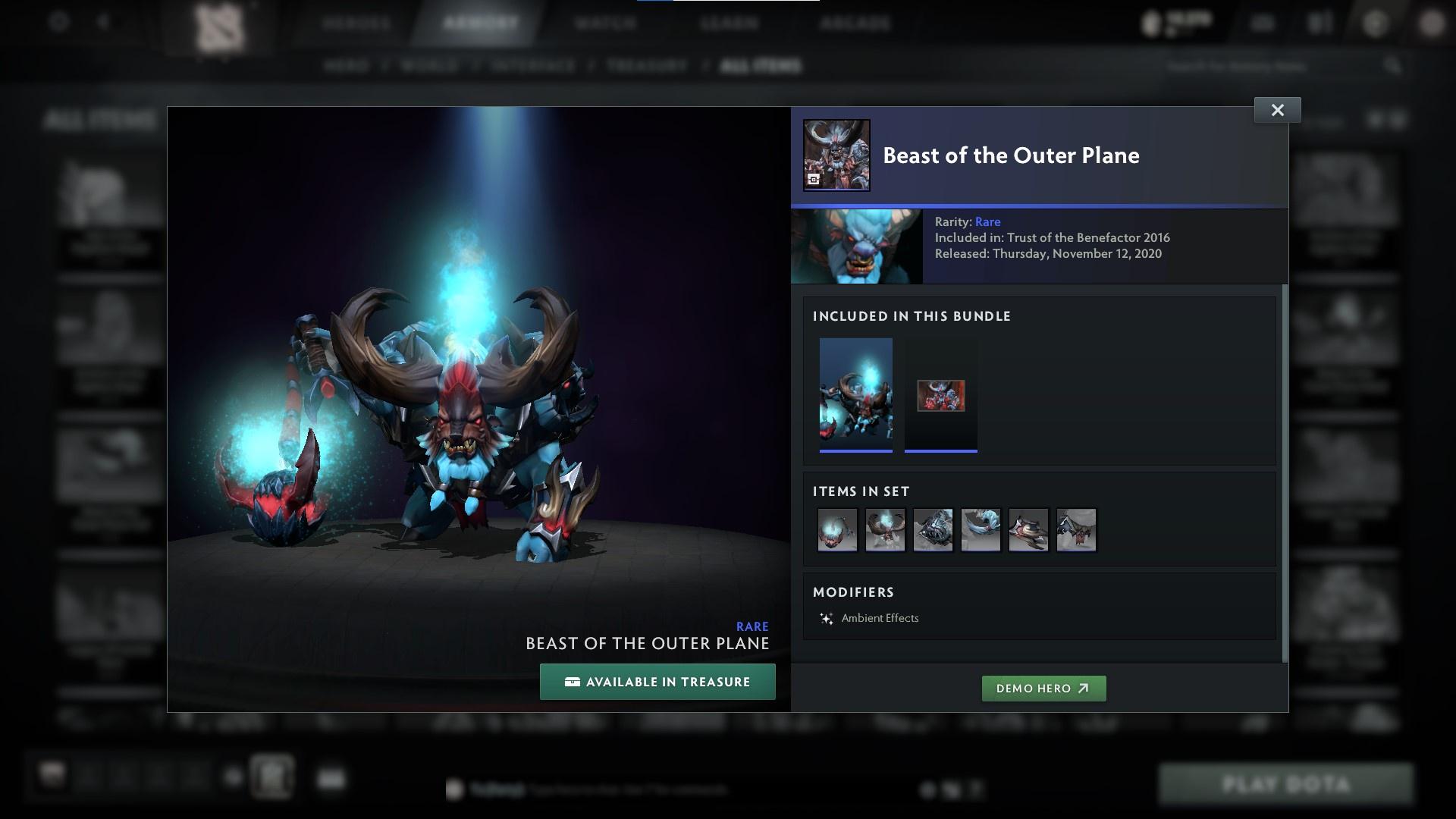Click the Rare rarity link

point(989,221)
